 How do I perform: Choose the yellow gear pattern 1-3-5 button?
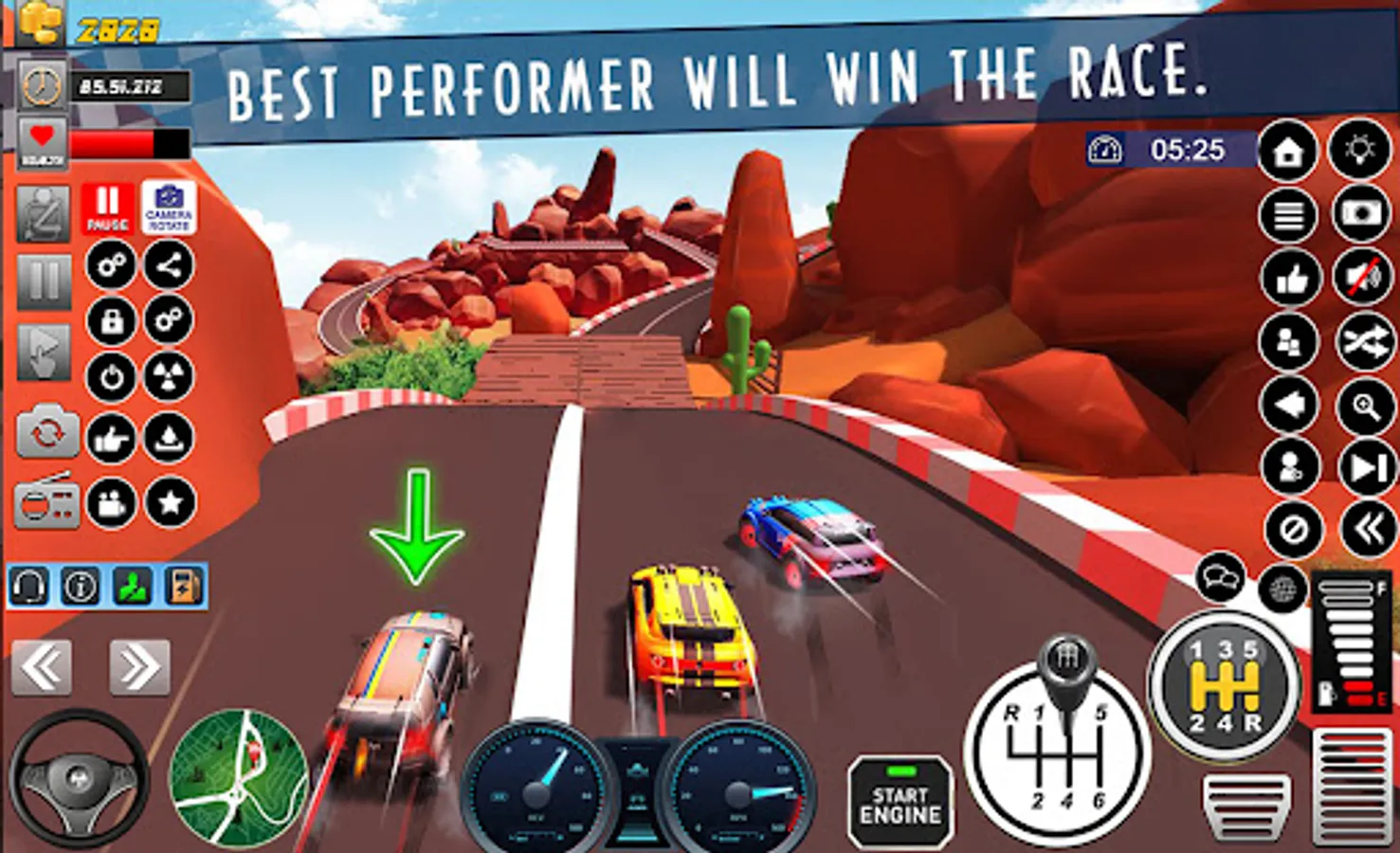click(1224, 685)
